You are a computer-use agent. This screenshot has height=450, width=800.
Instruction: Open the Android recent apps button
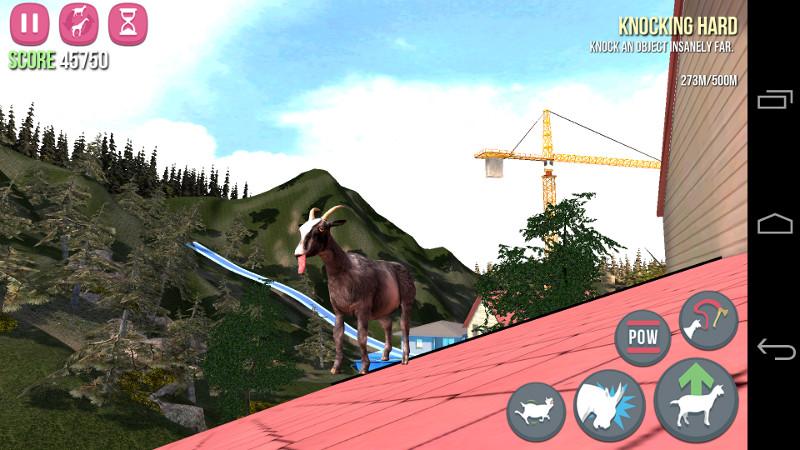[x=775, y=99]
